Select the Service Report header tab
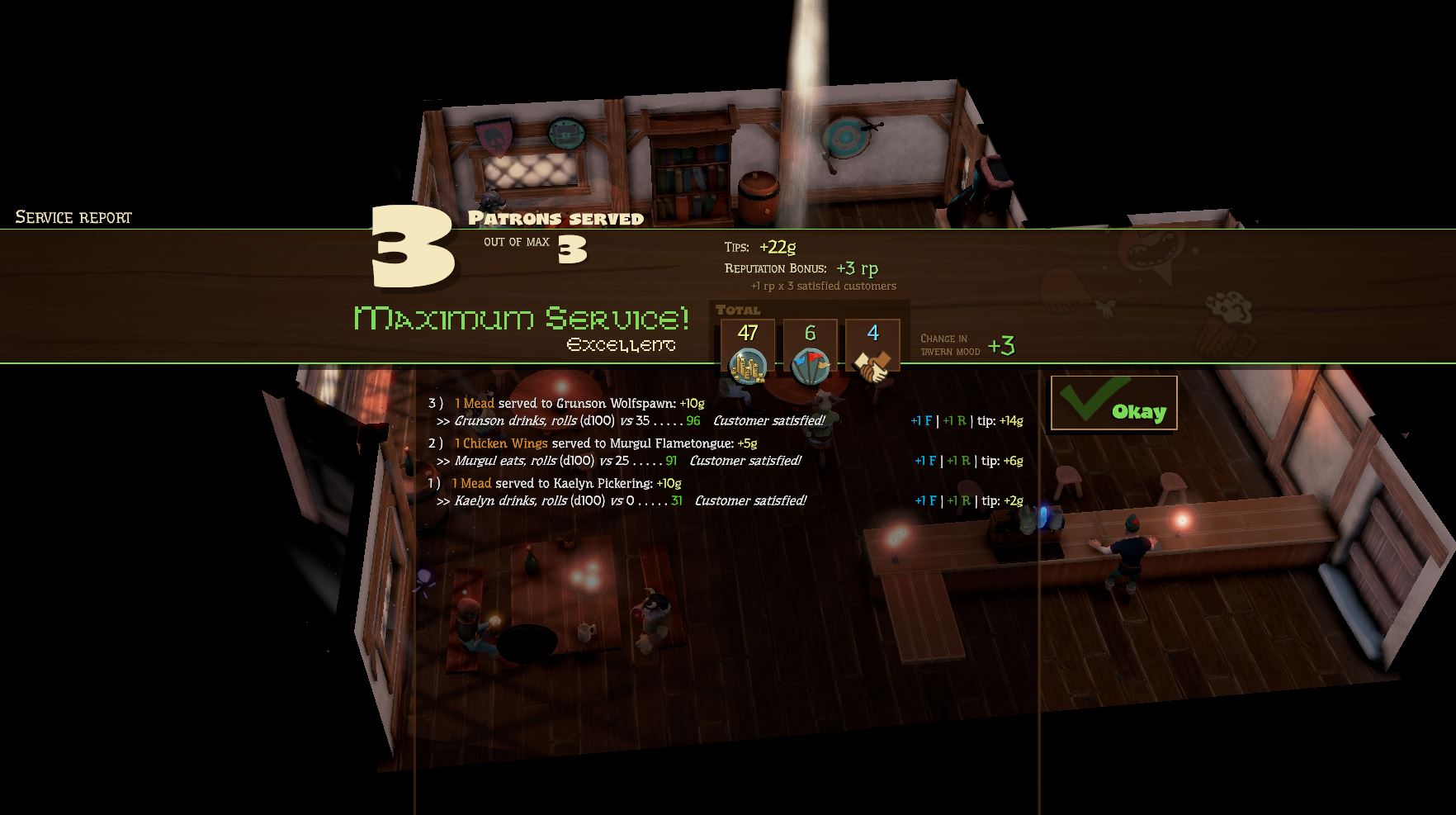The width and height of the screenshot is (1456, 815). click(71, 217)
